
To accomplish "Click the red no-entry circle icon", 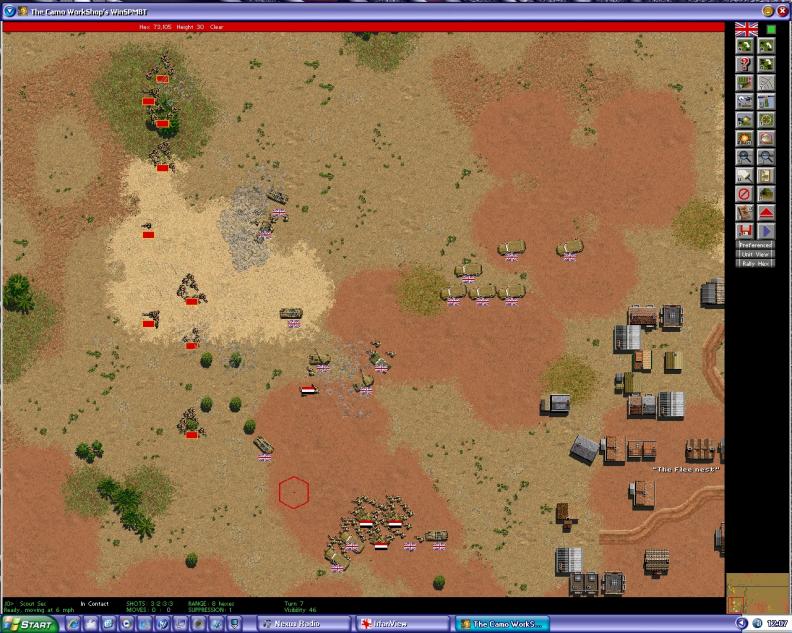I will 744,193.
